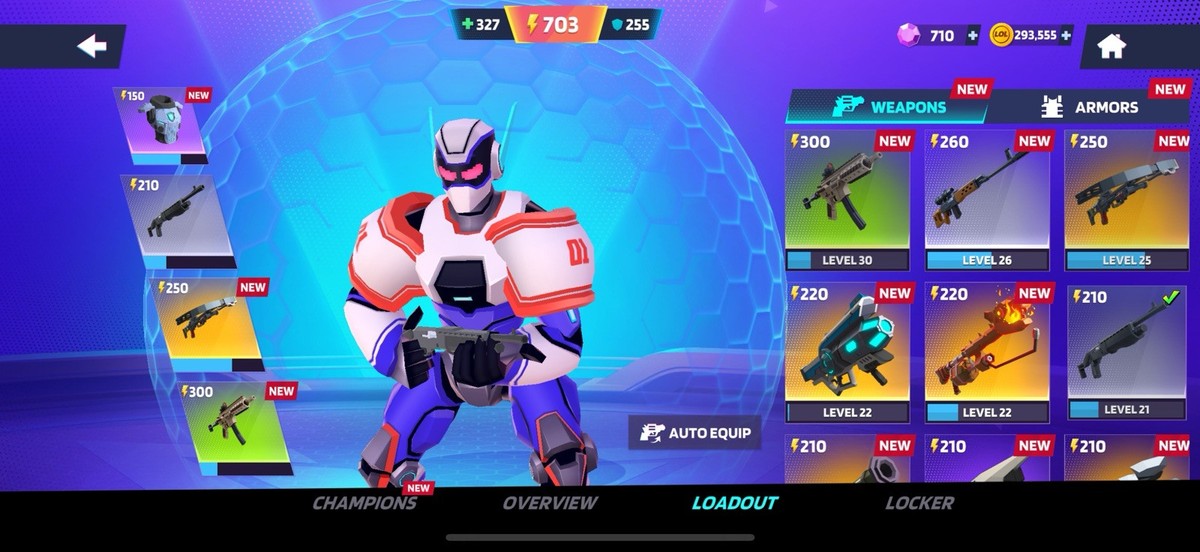Image resolution: width=1200 pixels, height=552 pixels.
Task: Go back using the arrow button
Action: (x=93, y=46)
